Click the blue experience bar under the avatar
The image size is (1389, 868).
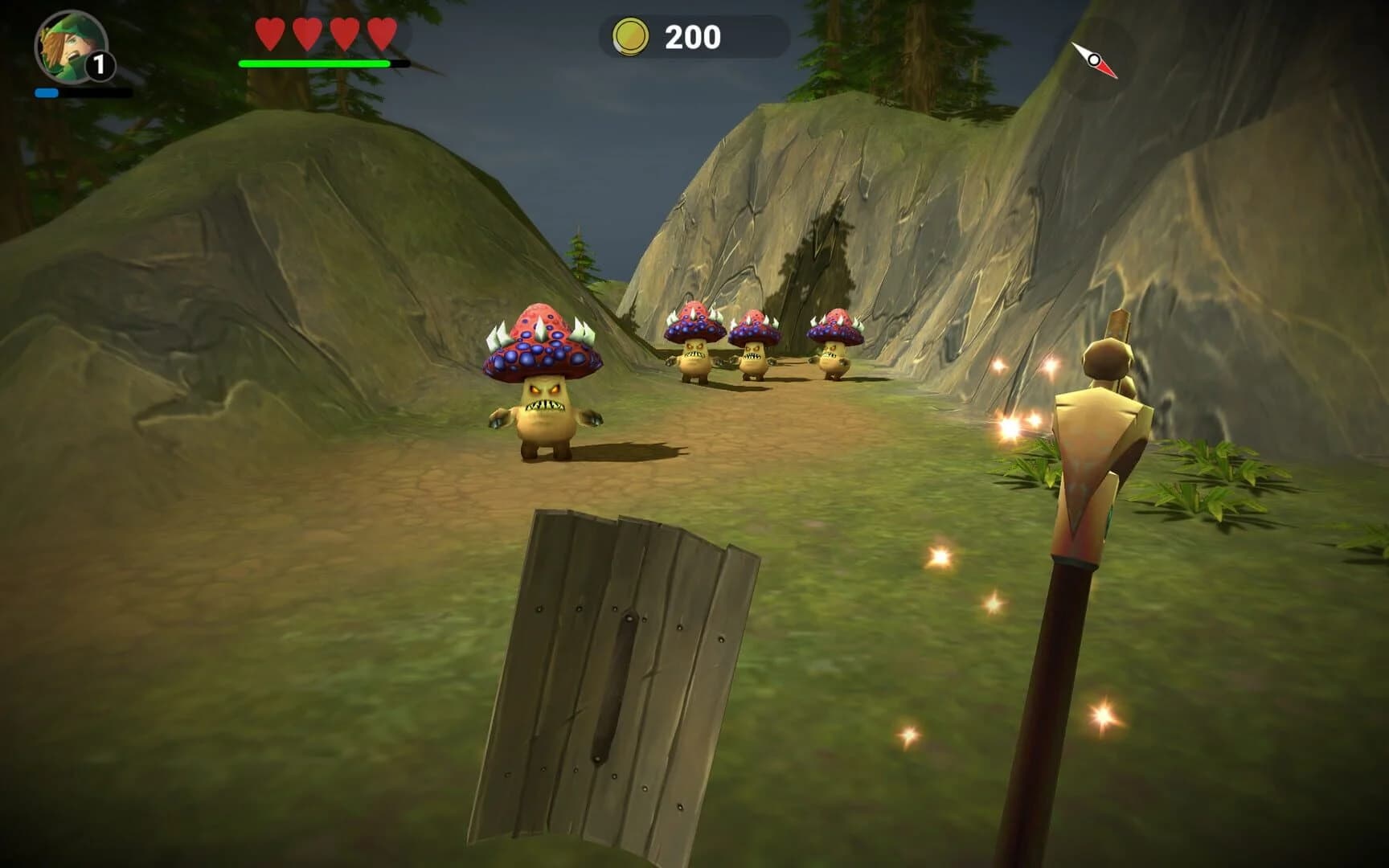tap(45, 92)
